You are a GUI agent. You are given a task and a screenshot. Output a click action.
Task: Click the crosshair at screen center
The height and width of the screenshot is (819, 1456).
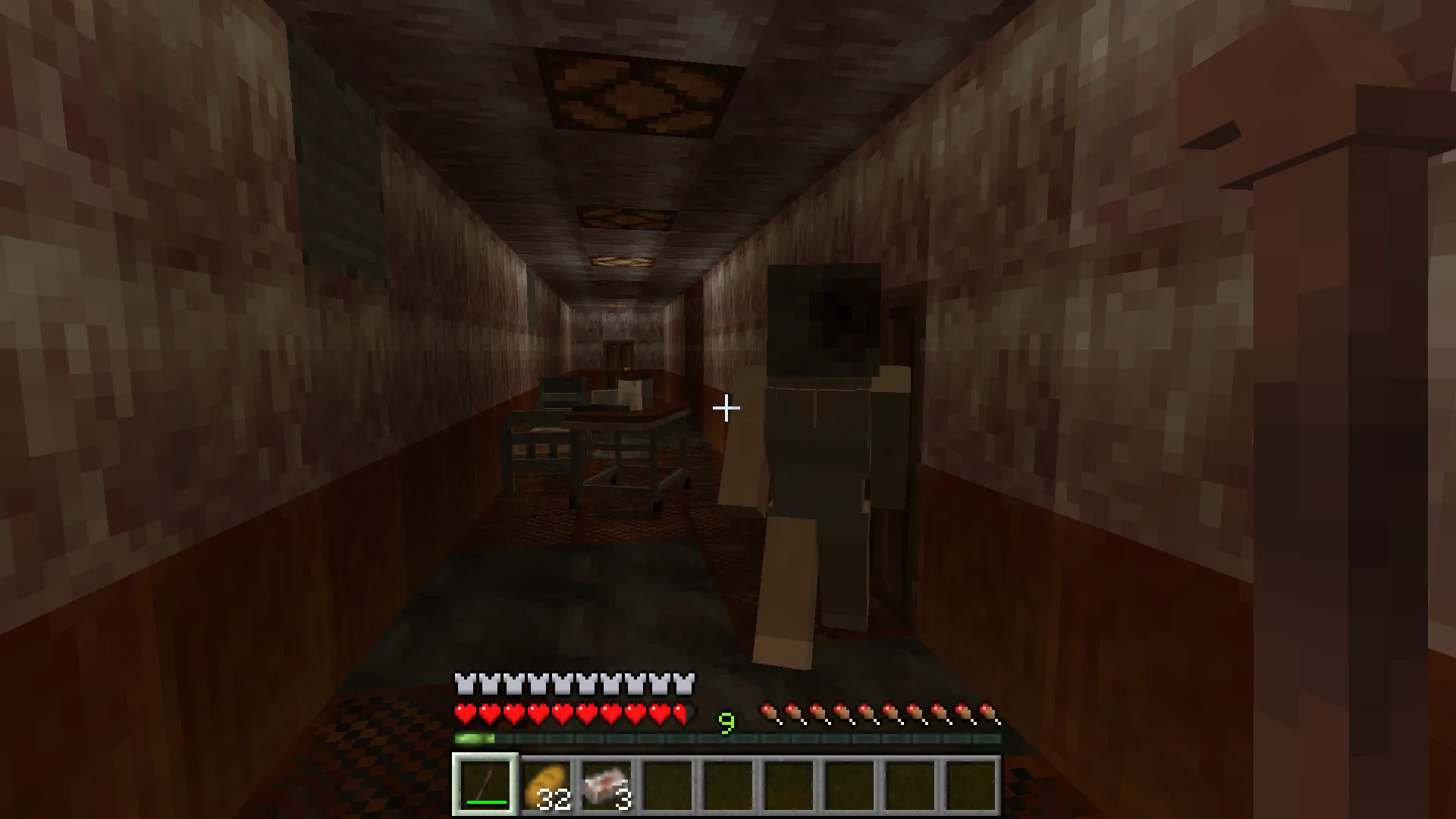click(x=726, y=408)
